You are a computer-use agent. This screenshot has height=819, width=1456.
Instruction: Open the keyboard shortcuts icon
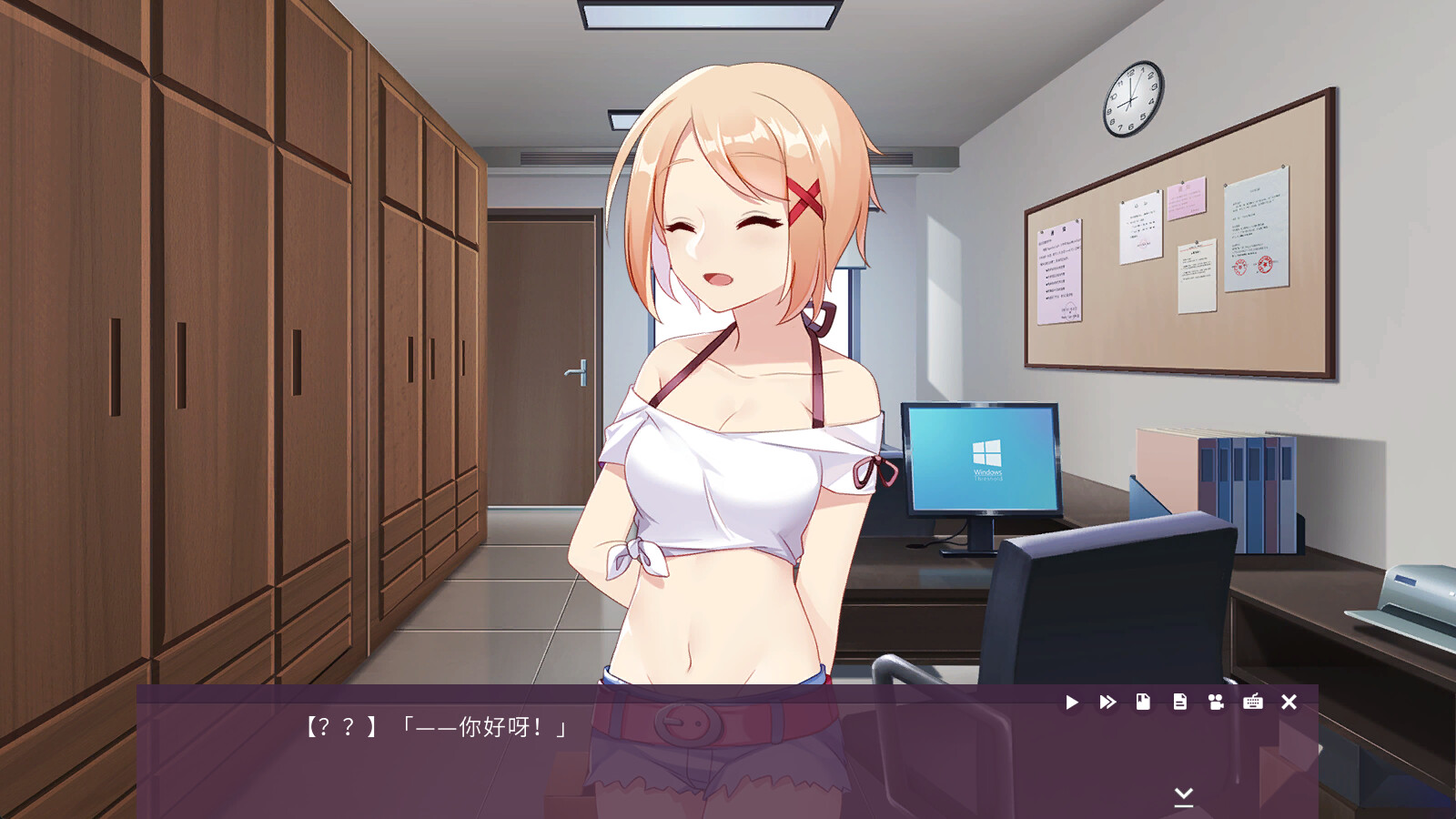pyautogui.click(x=1253, y=703)
